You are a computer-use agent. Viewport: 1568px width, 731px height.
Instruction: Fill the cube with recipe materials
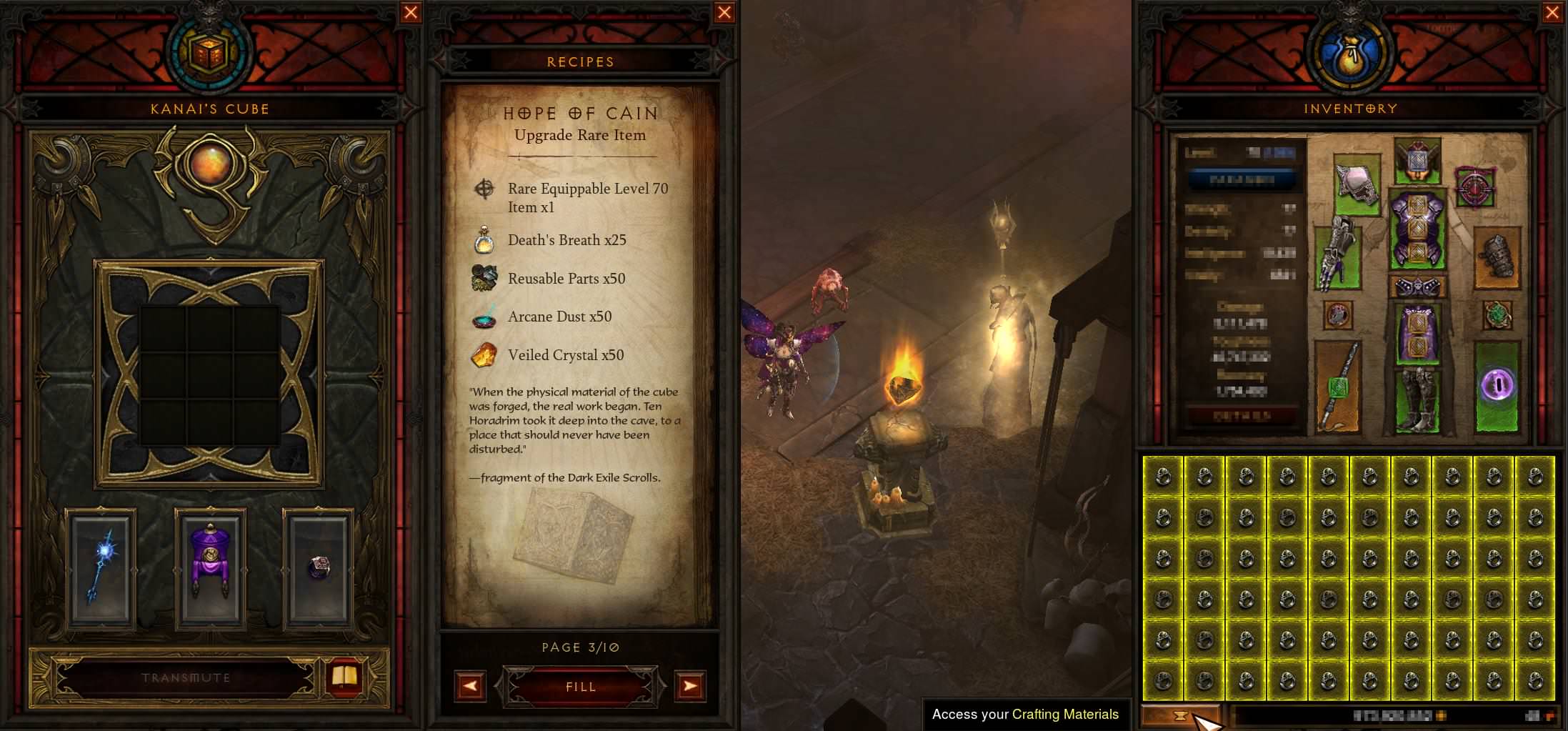click(580, 687)
